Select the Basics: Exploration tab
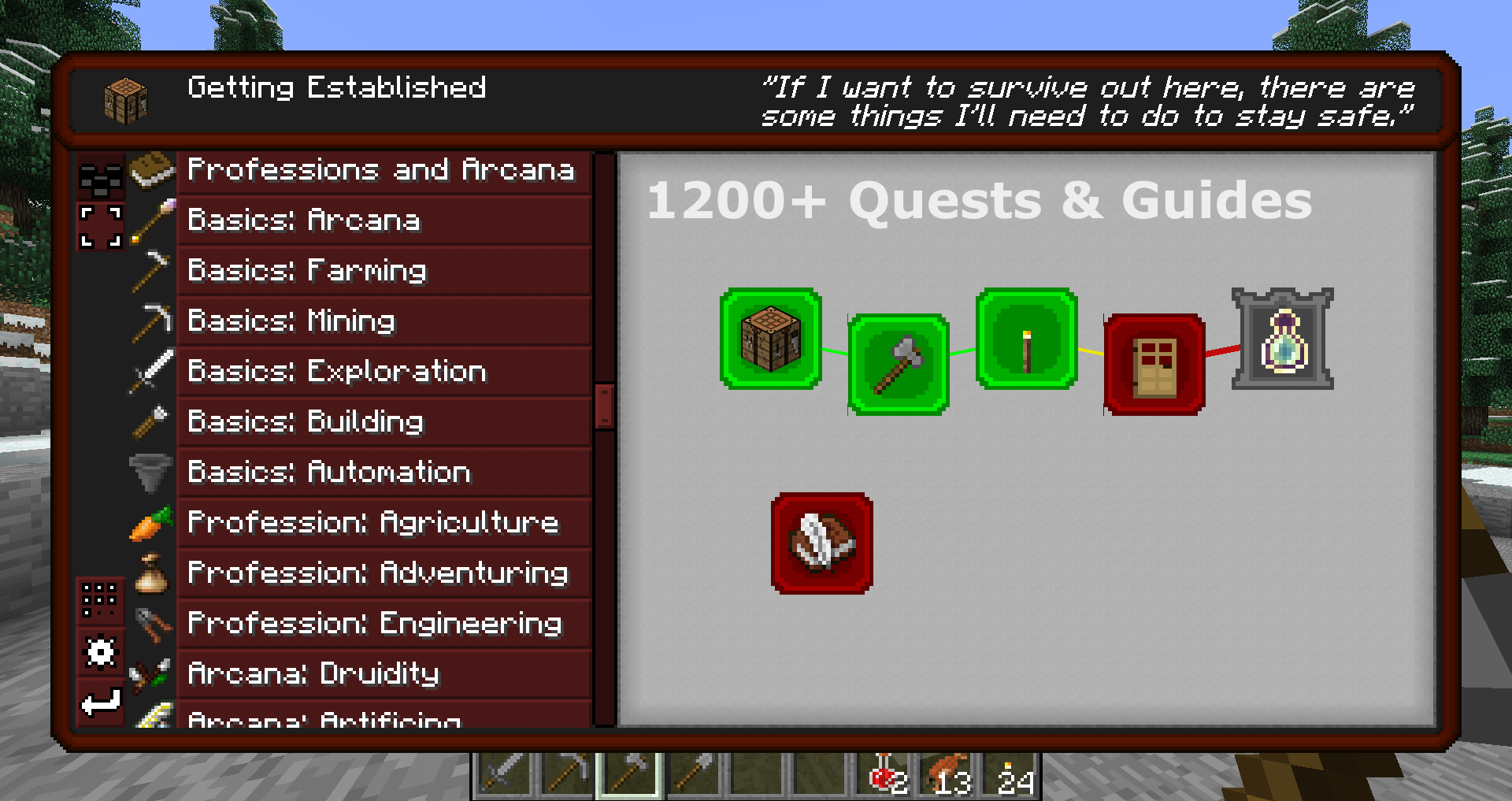1512x801 pixels. click(381, 371)
